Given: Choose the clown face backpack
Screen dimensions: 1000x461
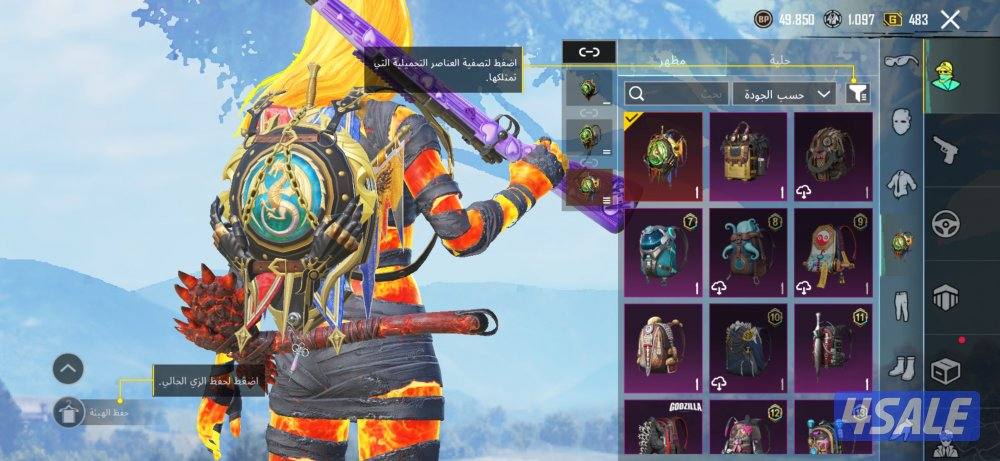Looking at the screenshot, I should 831,252.
